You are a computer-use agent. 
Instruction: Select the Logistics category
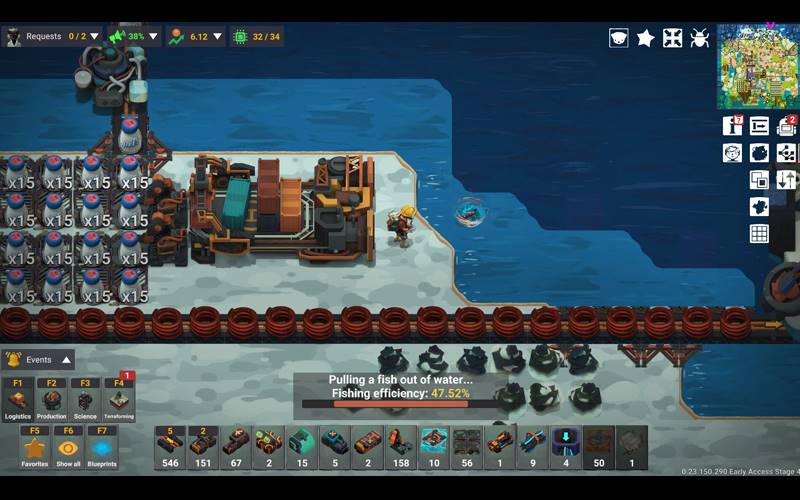click(x=18, y=400)
